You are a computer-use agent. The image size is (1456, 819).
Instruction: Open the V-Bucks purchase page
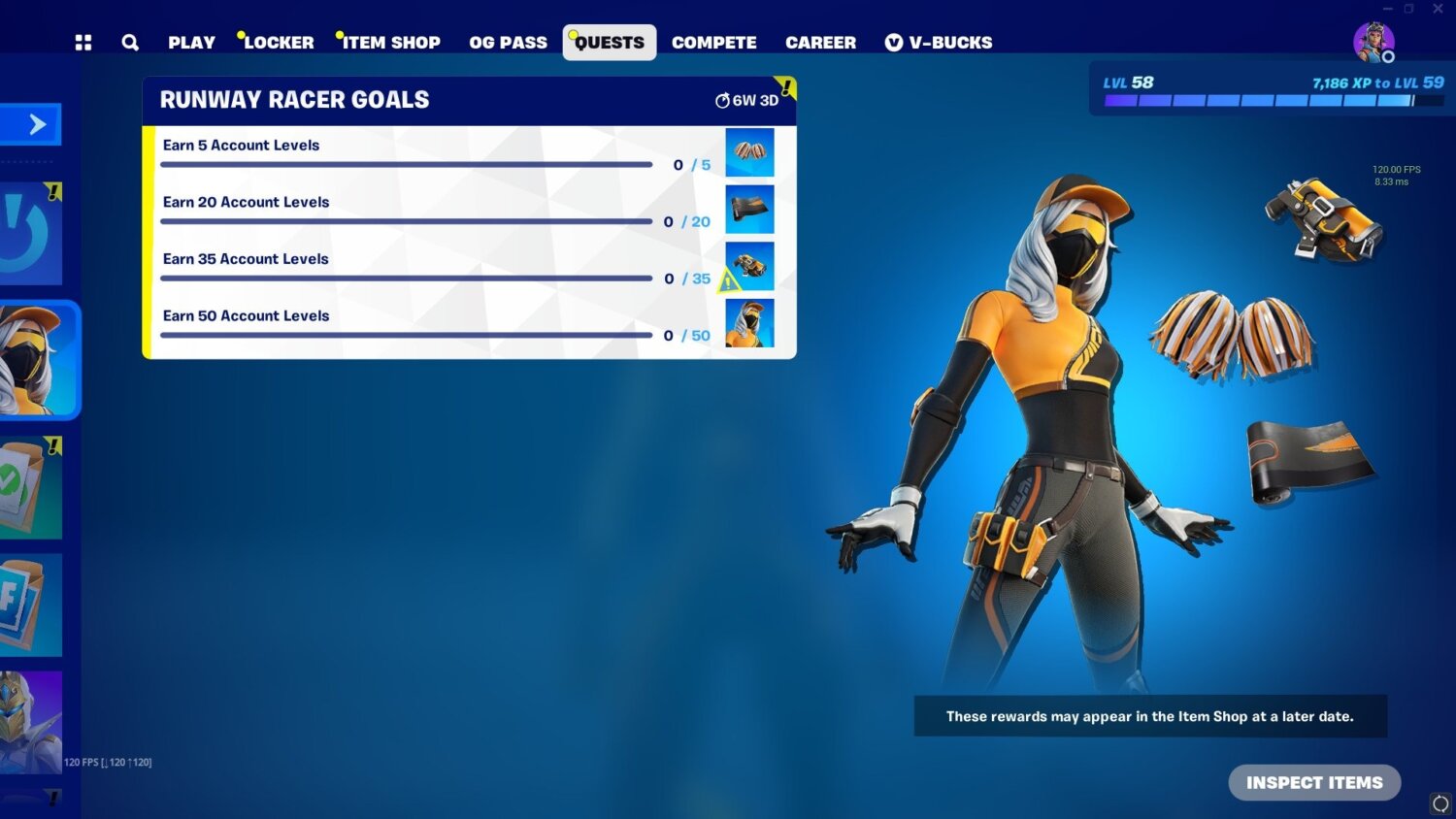point(939,42)
